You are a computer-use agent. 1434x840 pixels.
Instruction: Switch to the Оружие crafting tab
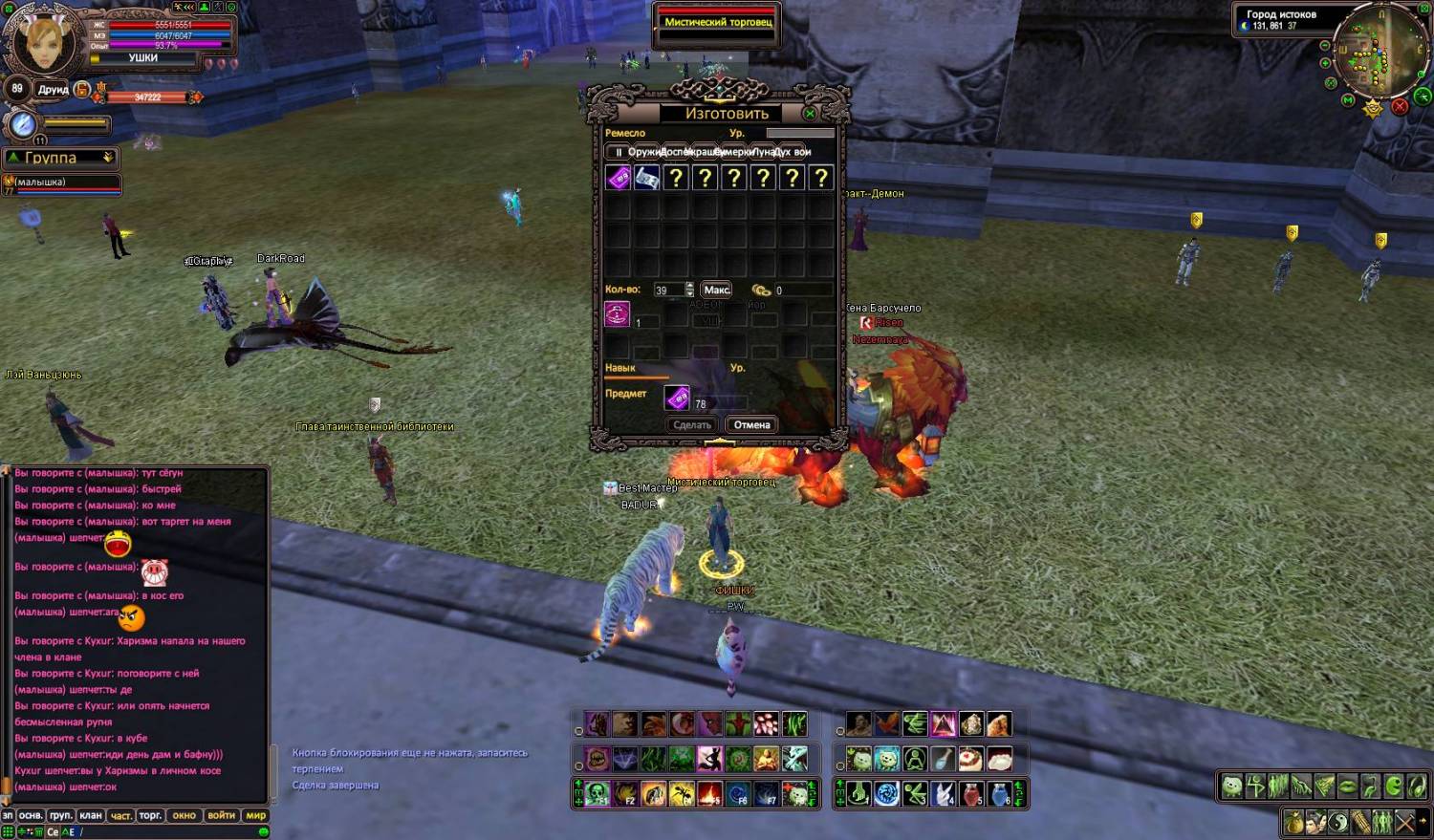point(642,152)
